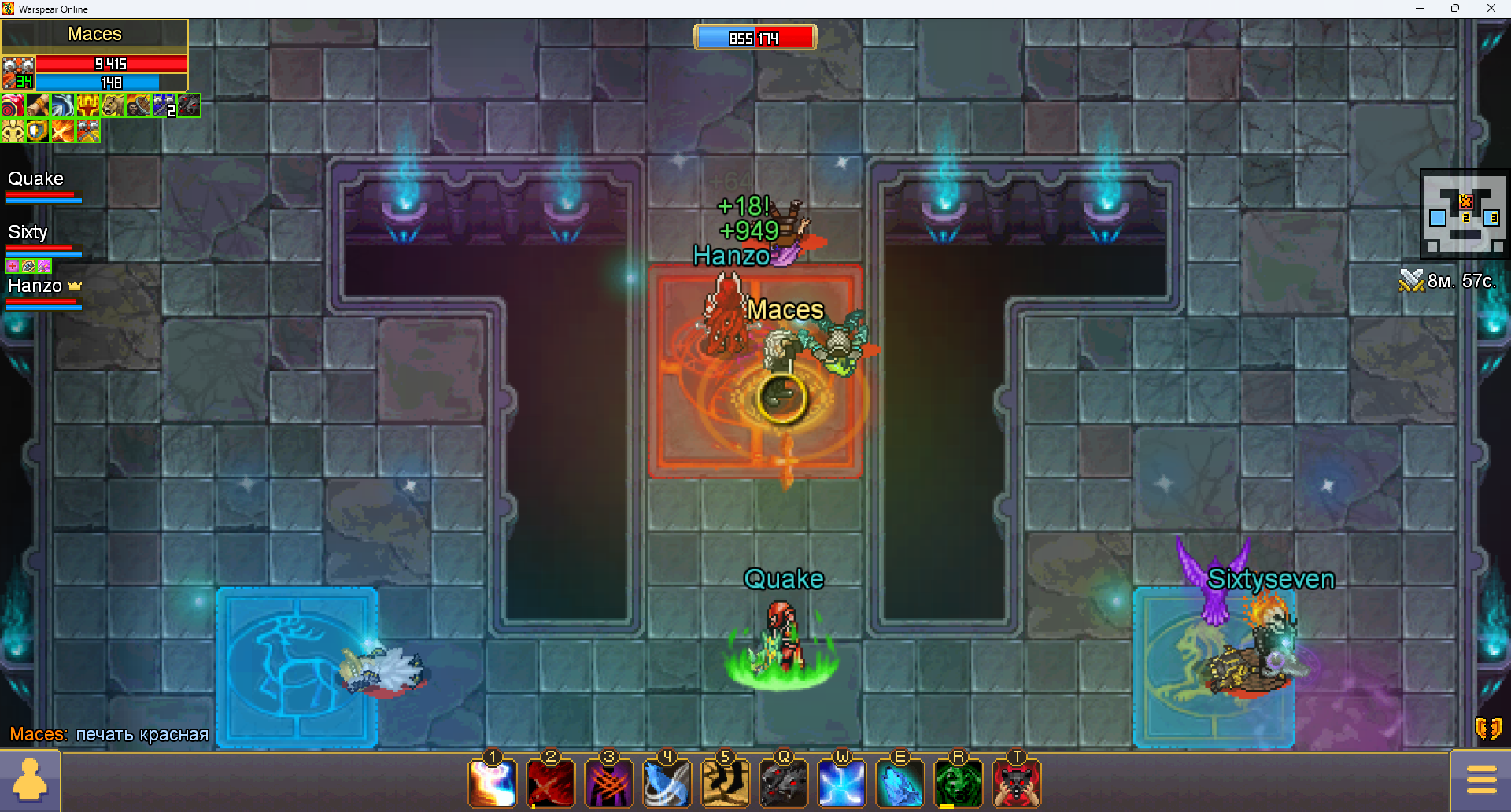Trigger the blue howling wolf skill in slot 4
This screenshot has width=1511, height=812.
(667, 784)
